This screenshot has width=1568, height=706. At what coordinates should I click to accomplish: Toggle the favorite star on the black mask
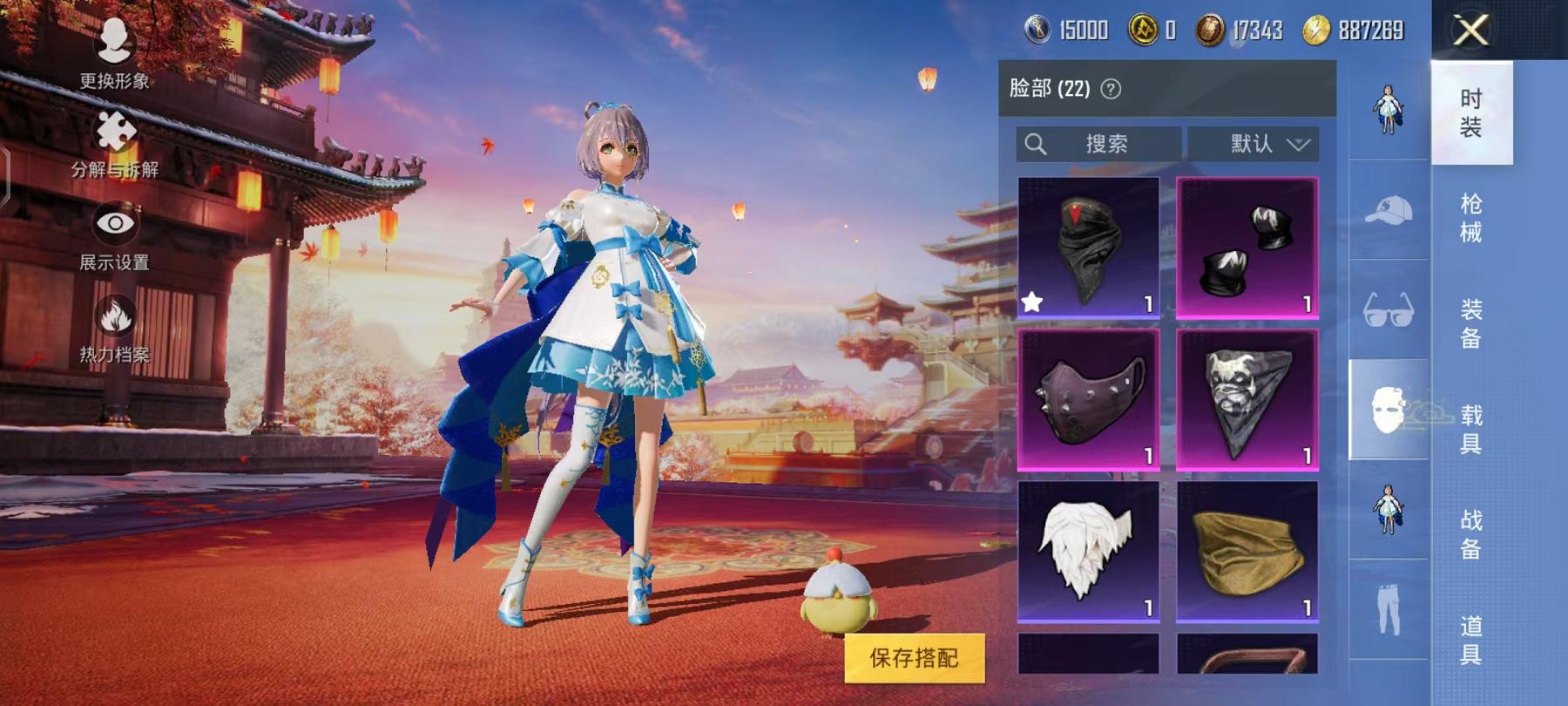1033,302
